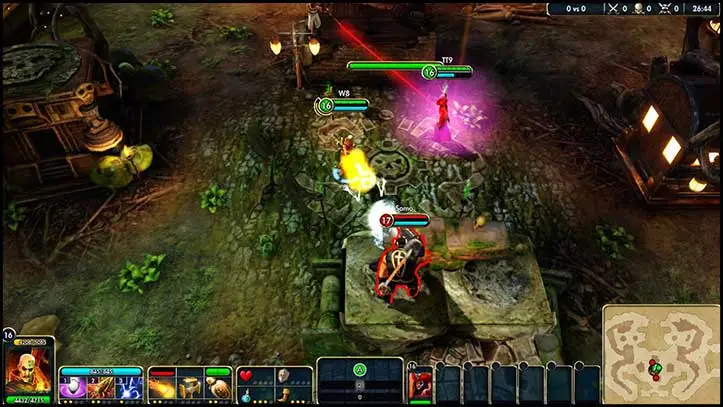
Task: Select the green A button in center panel
Action: point(360,368)
